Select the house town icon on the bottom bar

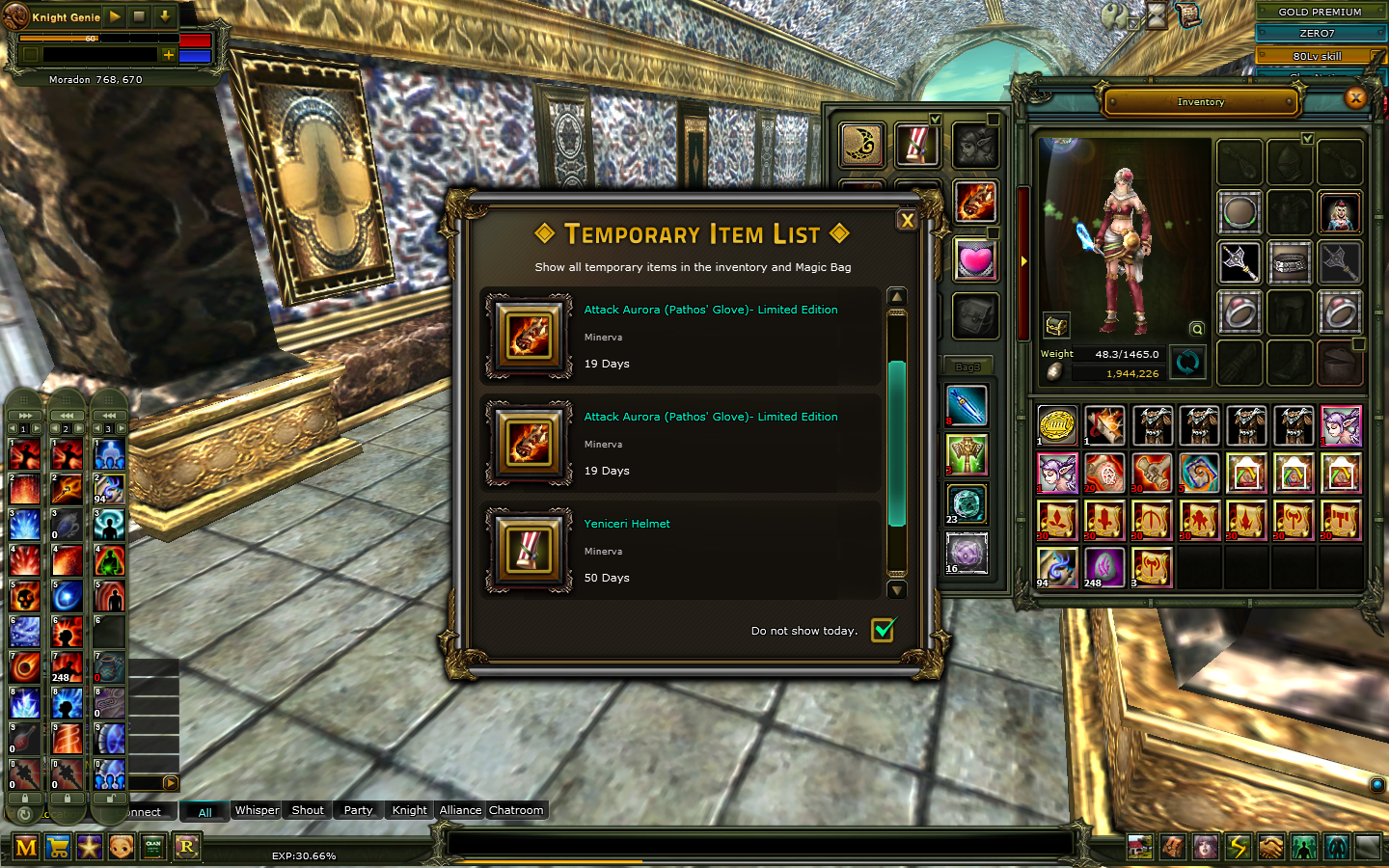(x=1140, y=847)
